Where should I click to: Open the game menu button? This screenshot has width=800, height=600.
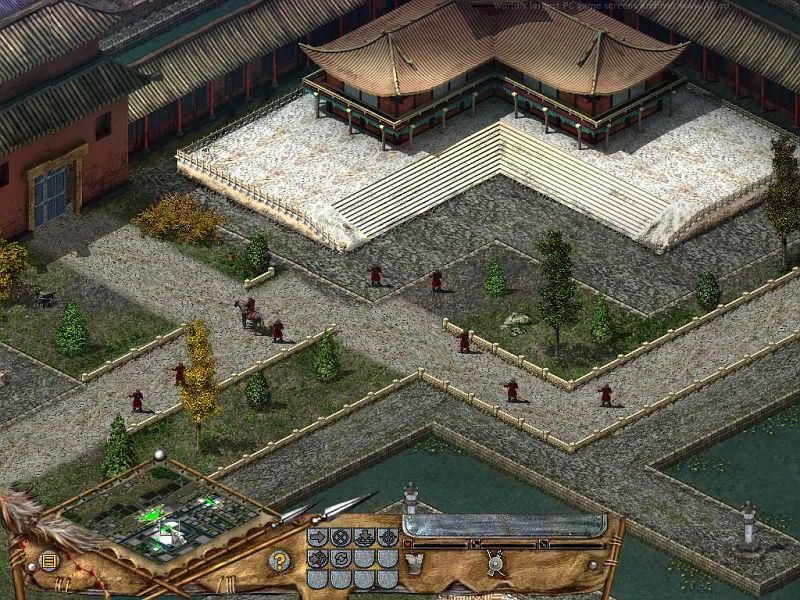click(x=48, y=561)
